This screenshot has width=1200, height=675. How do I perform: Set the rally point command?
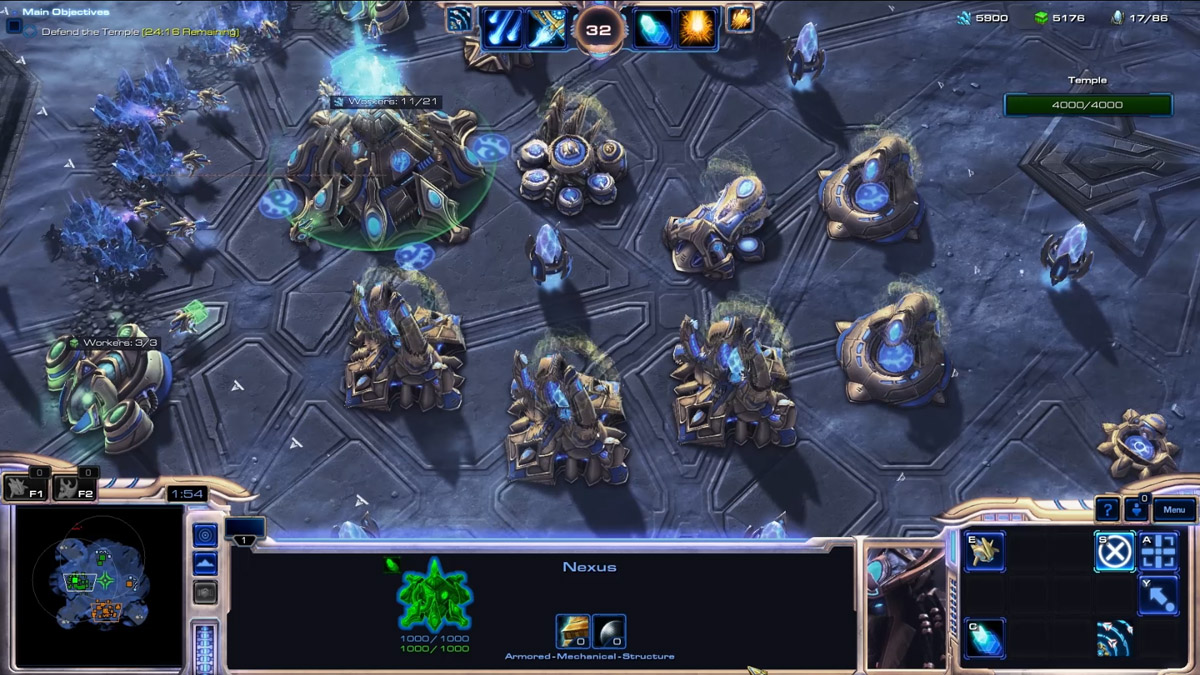click(x=1159, y=595)
